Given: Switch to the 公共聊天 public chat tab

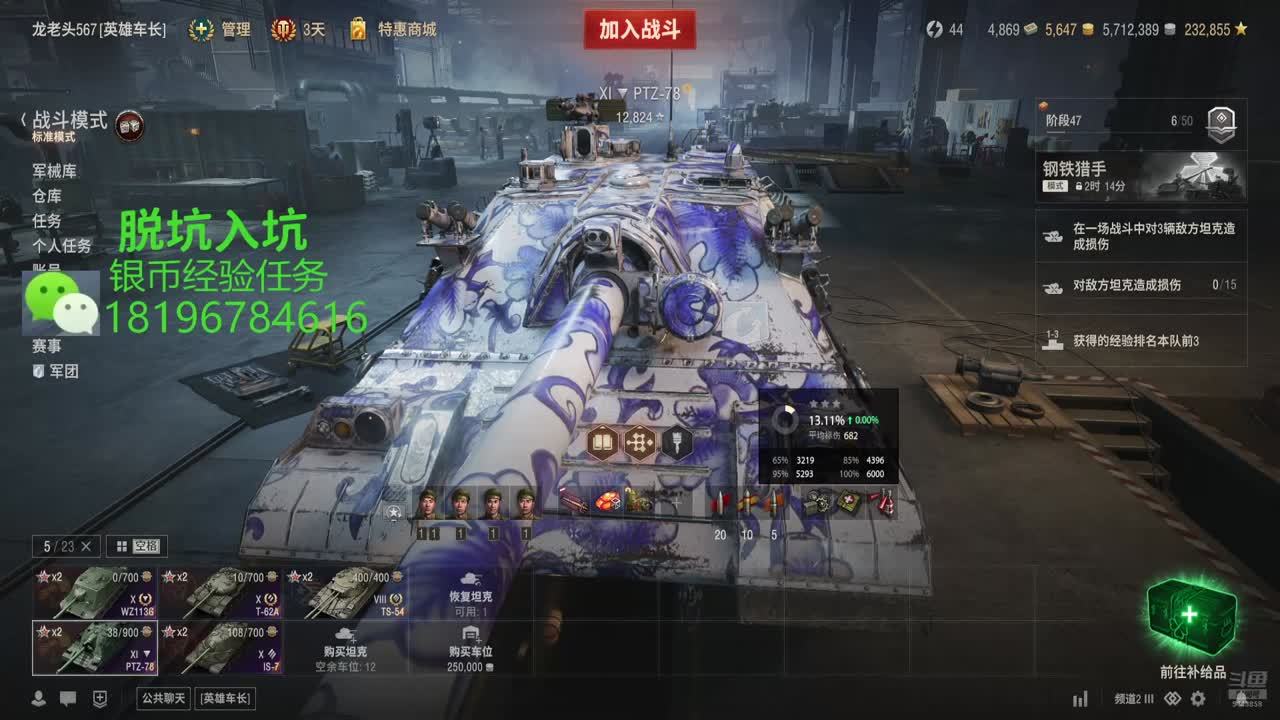Looking at the screenshot, I should tap(165, 698).
